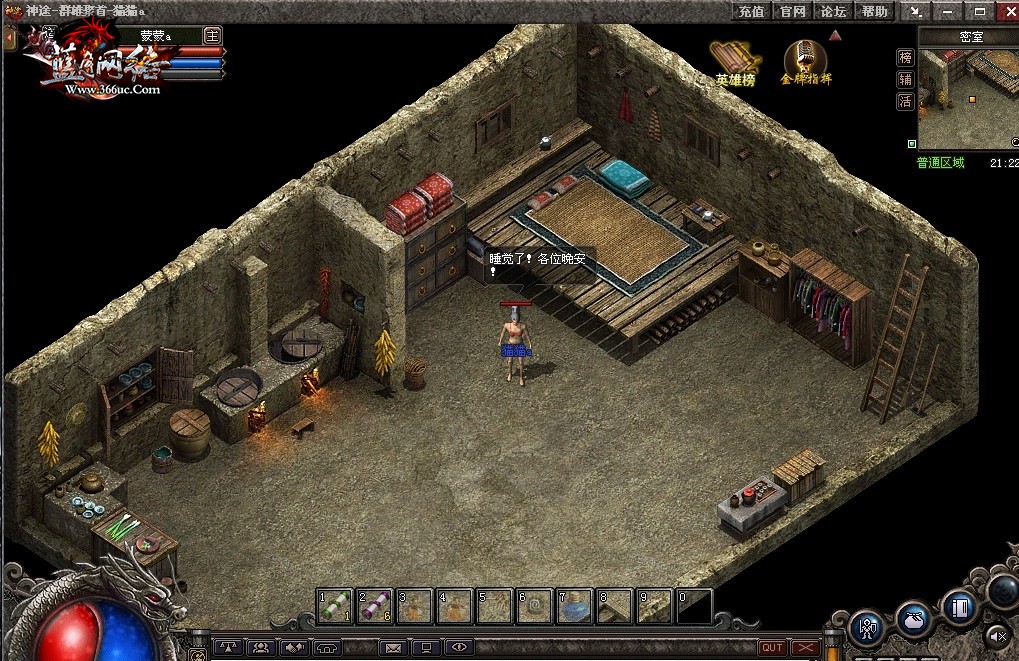Click the red QUT button
Viewport: 1019px width, 661px height.
pyautogui.click(x=772, y=648)
